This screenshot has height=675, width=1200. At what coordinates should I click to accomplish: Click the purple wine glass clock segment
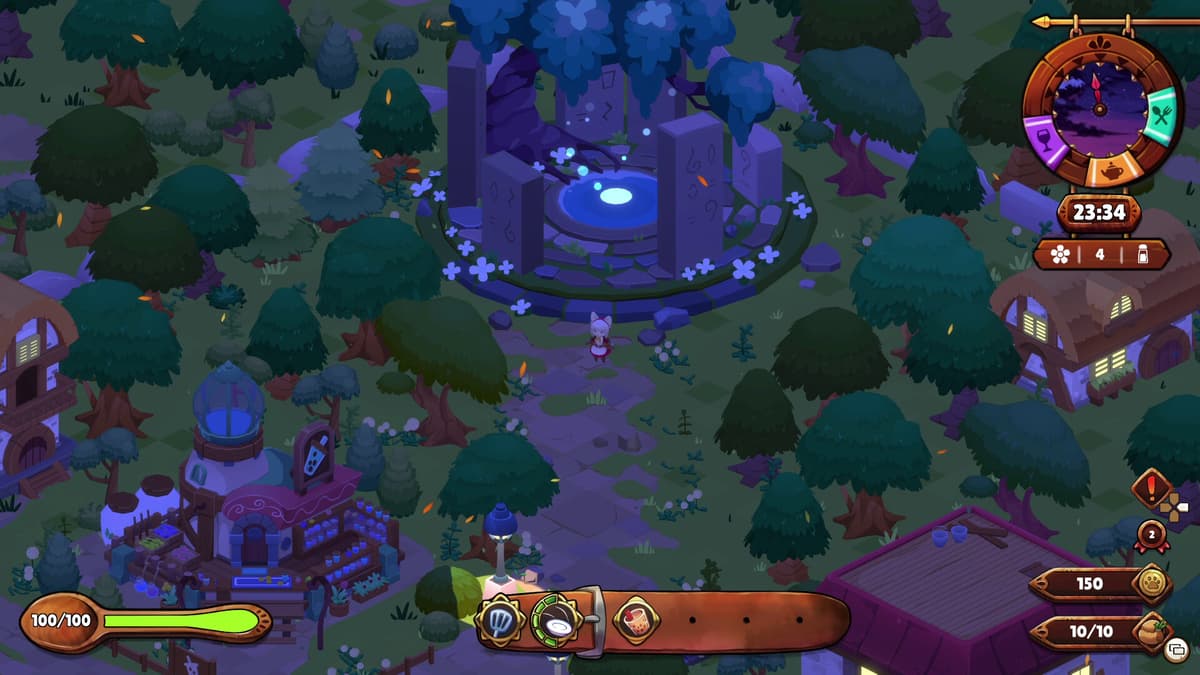tap(1043, 135)
